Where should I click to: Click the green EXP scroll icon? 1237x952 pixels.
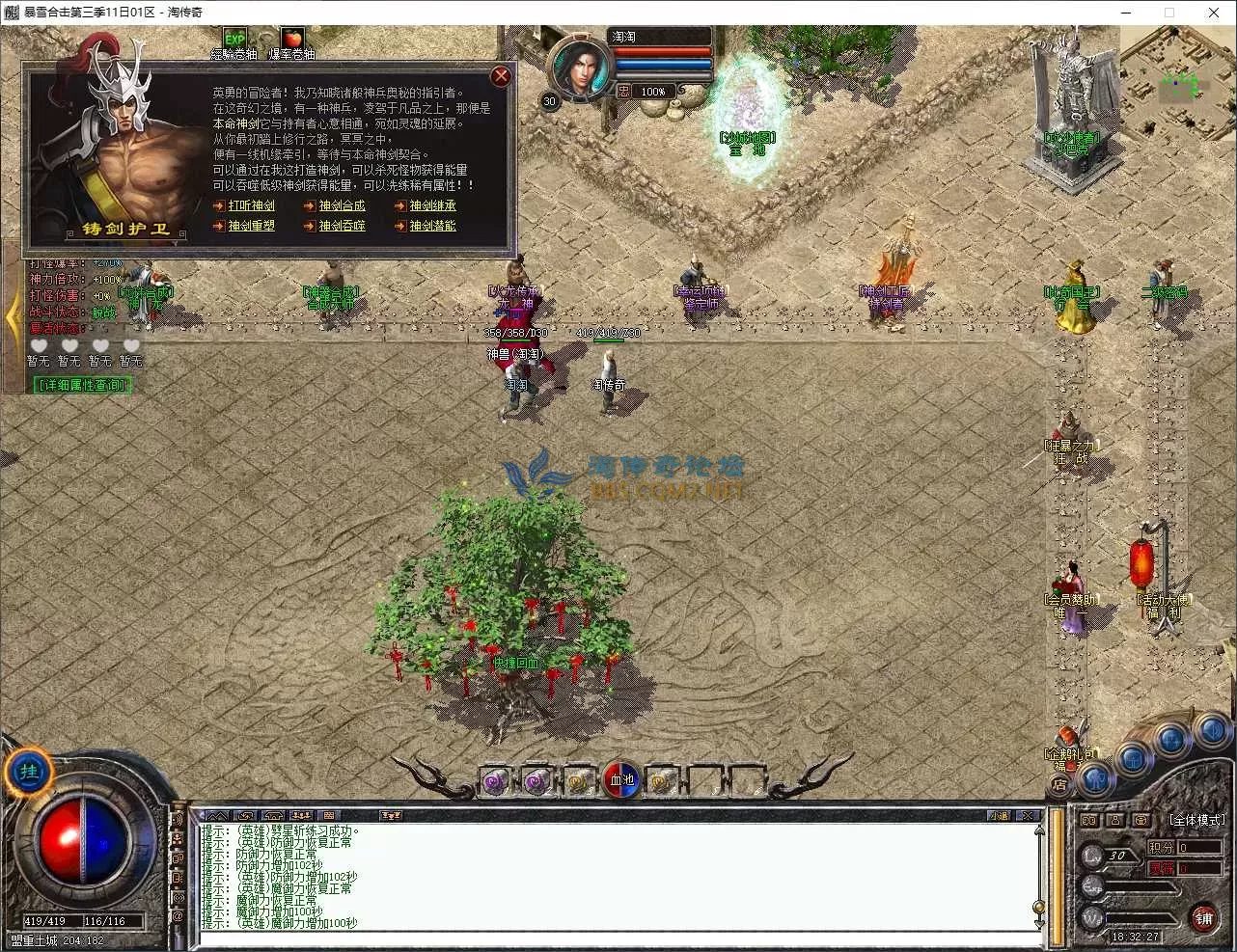click(x=234, y=40)
